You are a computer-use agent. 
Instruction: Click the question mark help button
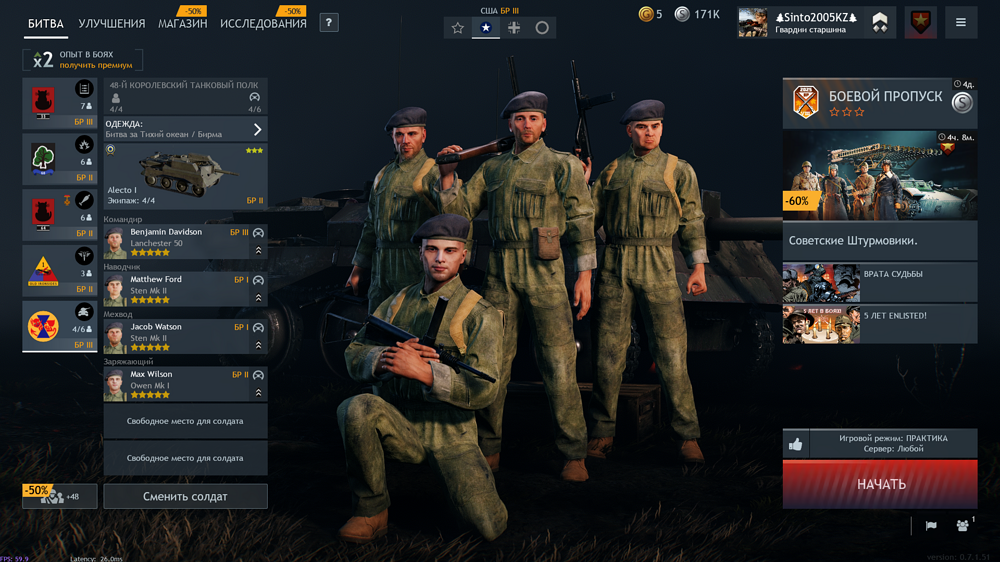point(328,22)
